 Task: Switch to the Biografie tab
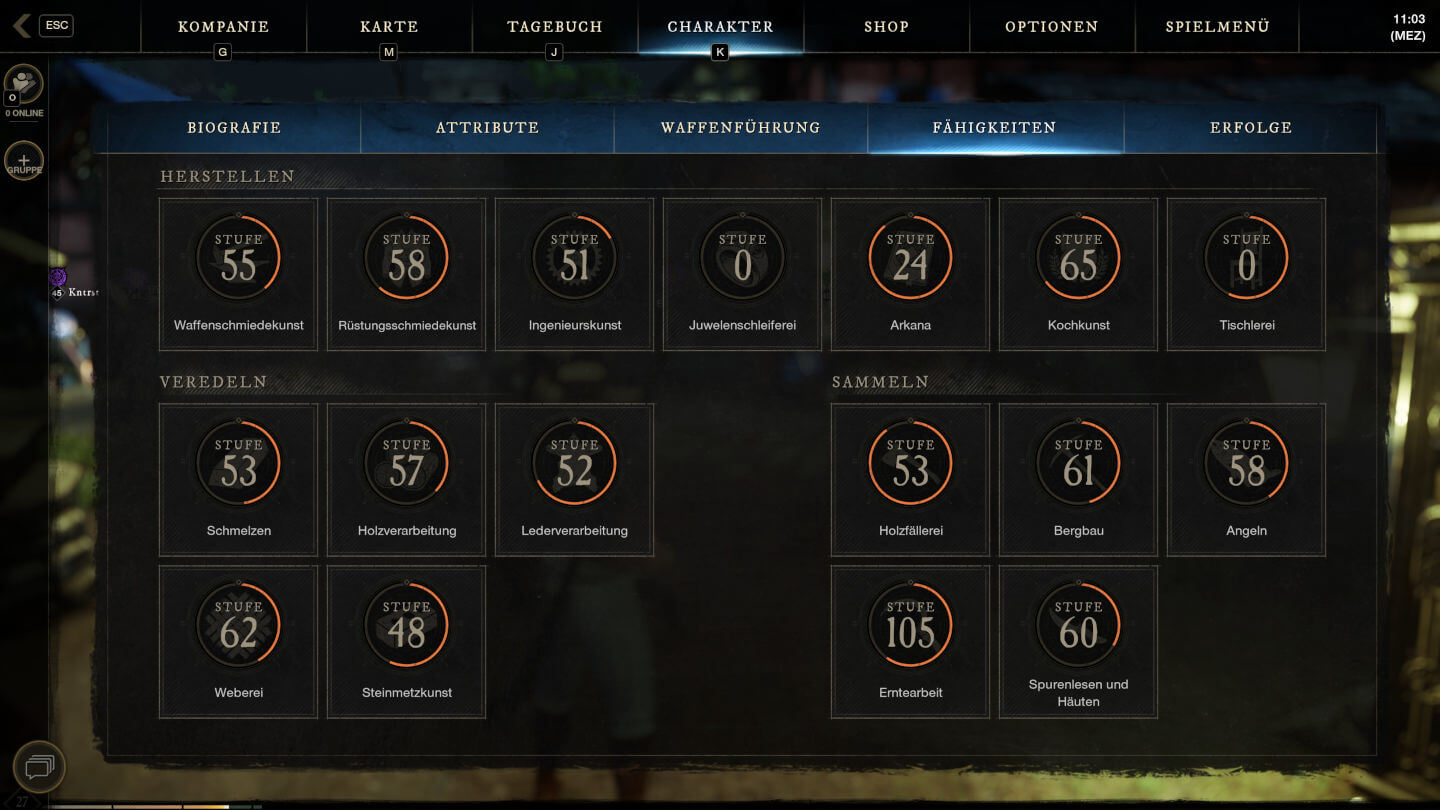(x=234, y=128)
